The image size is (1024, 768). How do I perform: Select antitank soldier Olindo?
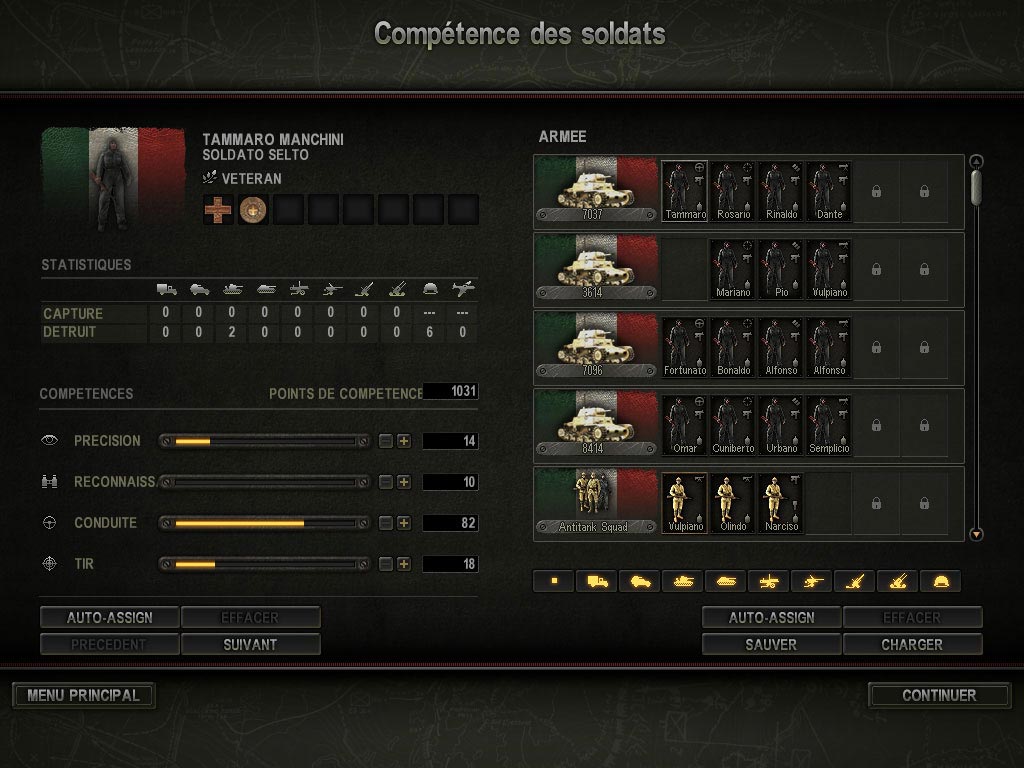(x=733, y=503)
